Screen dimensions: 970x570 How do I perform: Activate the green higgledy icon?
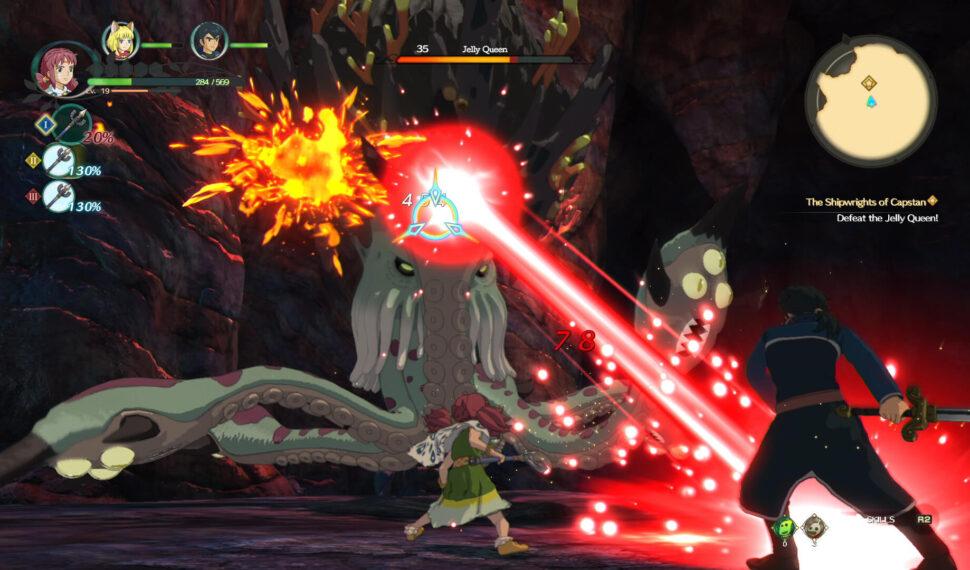pyautogui.click(x=785, y=527)
